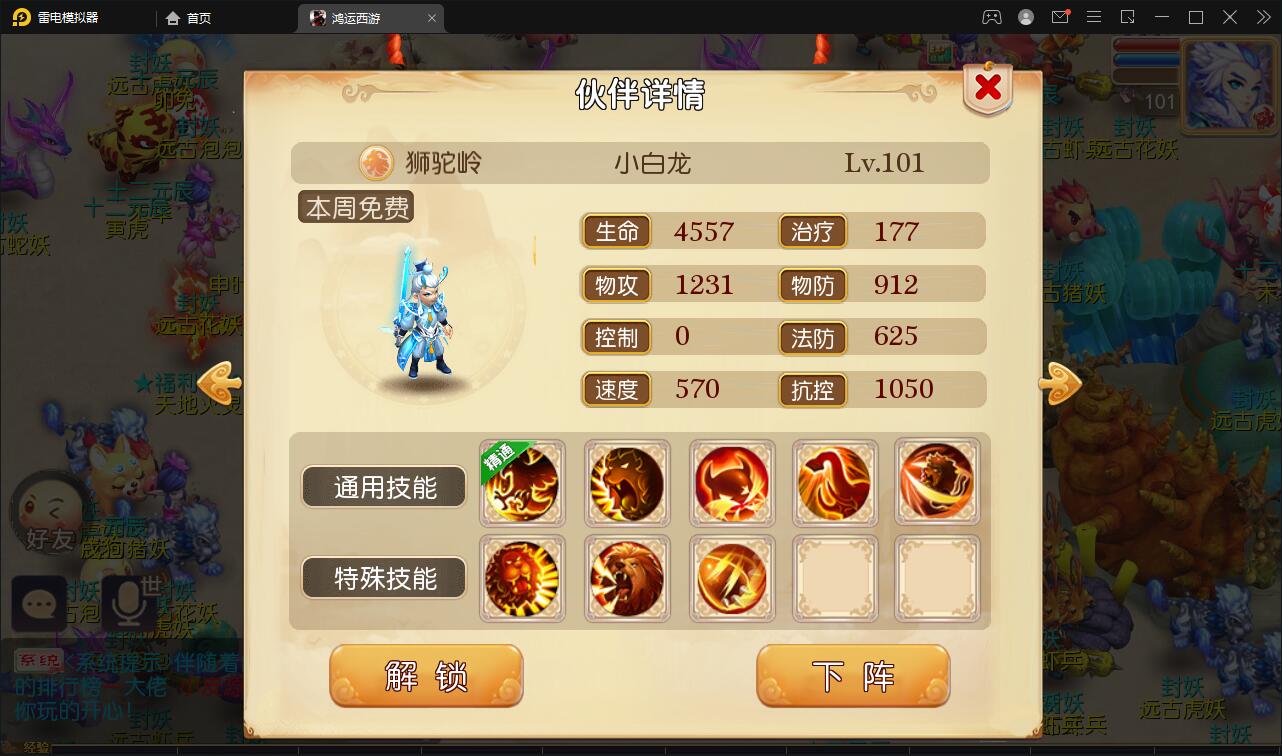Open the chat bubble icon above 系统
This screenshot has height=756, width=1282.
coord(38,604)
